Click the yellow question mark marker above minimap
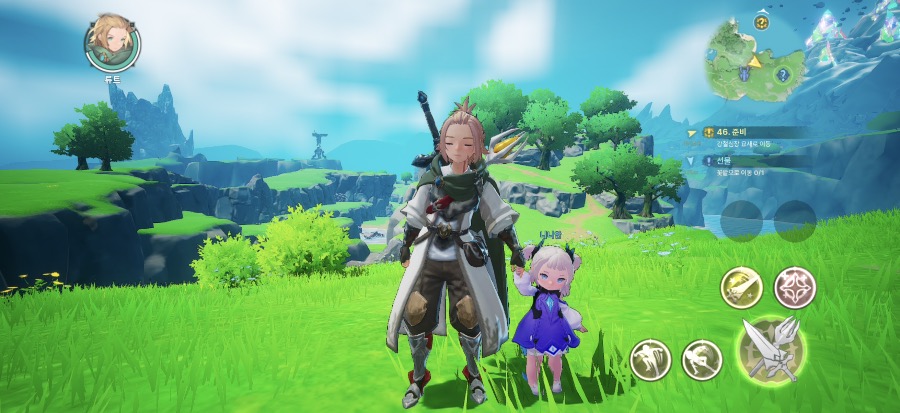This screenshot has height=413, width=900. pos(761,22)
